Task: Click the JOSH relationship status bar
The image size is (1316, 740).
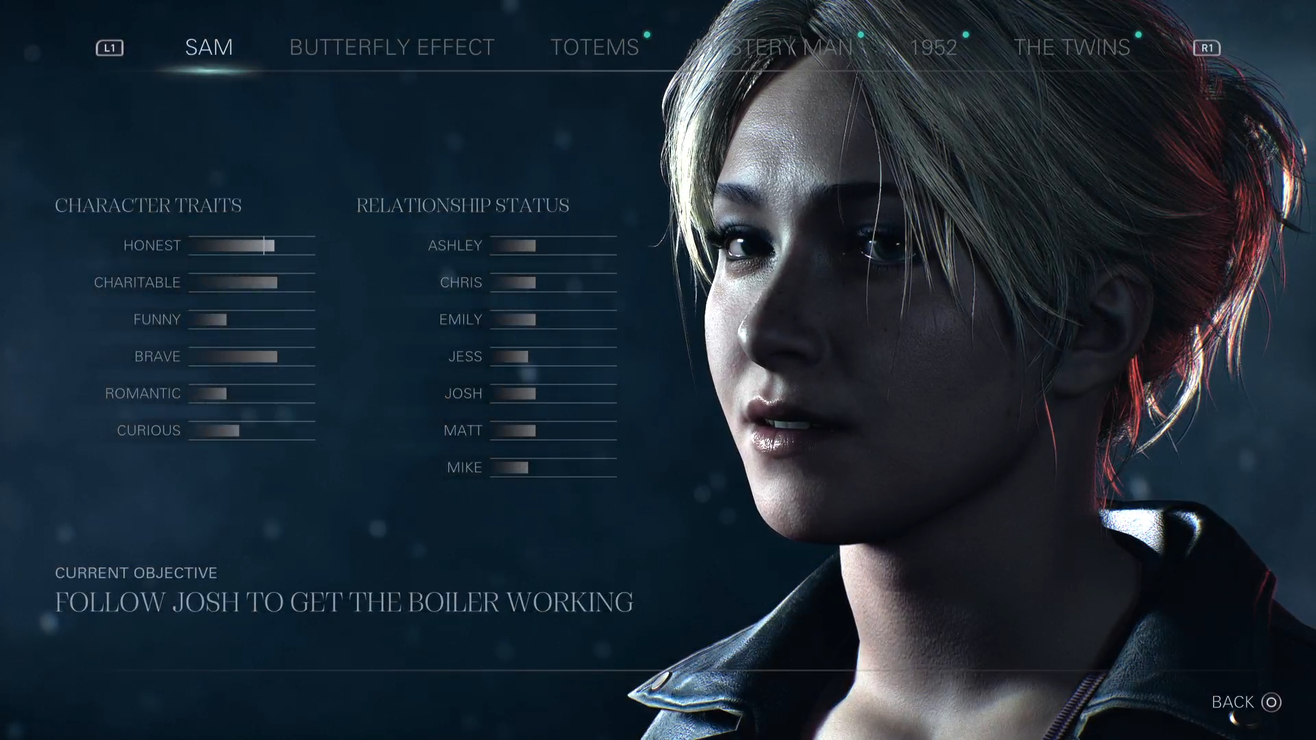Action: coord(552,393)
